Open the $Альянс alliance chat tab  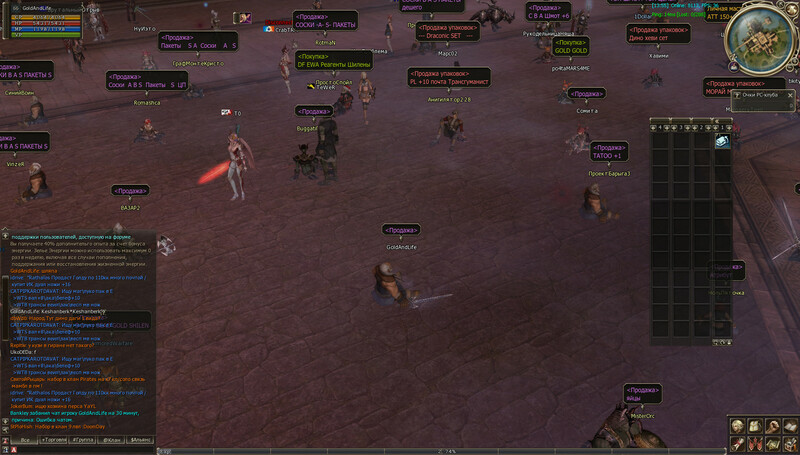coord(142,440)
